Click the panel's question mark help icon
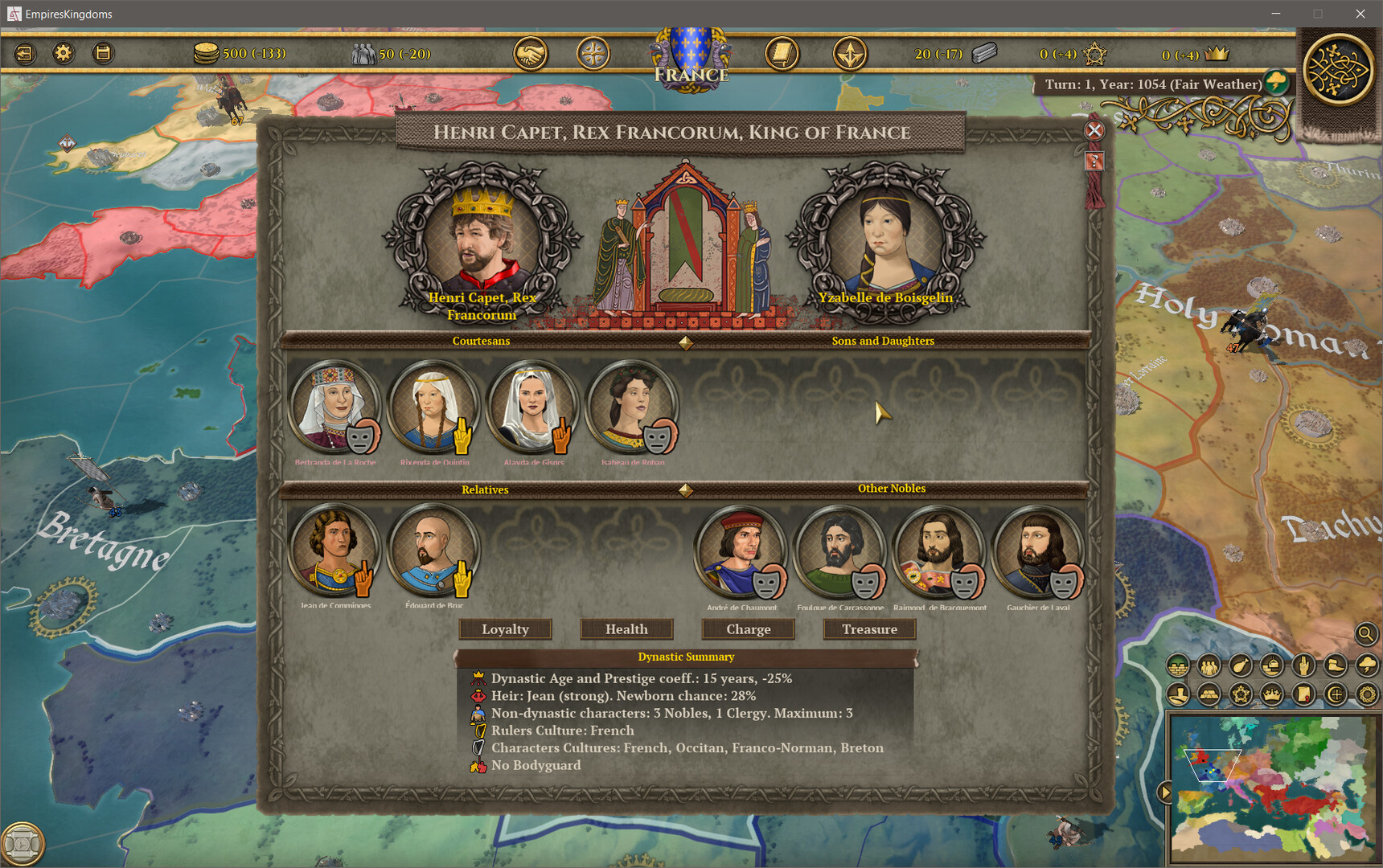1383x868 pixels. (x=1094, y=161)
